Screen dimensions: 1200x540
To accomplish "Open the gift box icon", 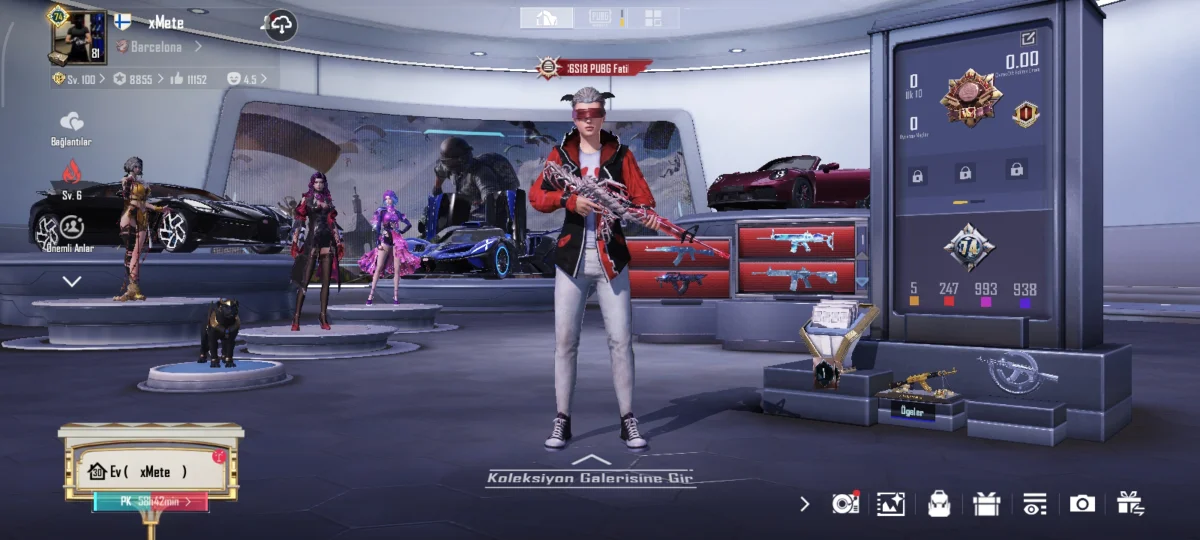I will [x=986, y=504].
